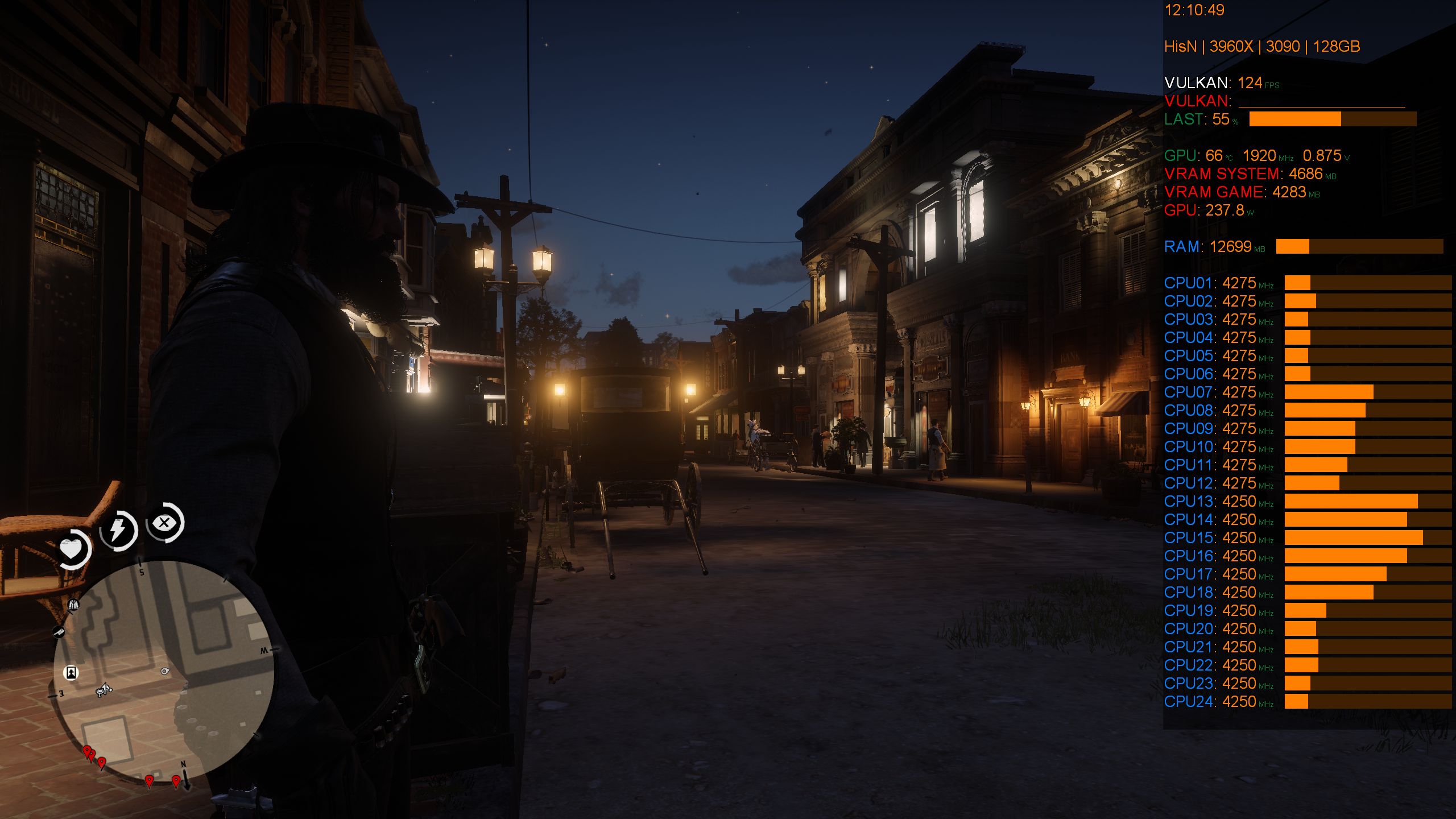Select the LAST 55% overlay entry
Viewport: 1456px width, 819px height.
[x=1200, y=121]
